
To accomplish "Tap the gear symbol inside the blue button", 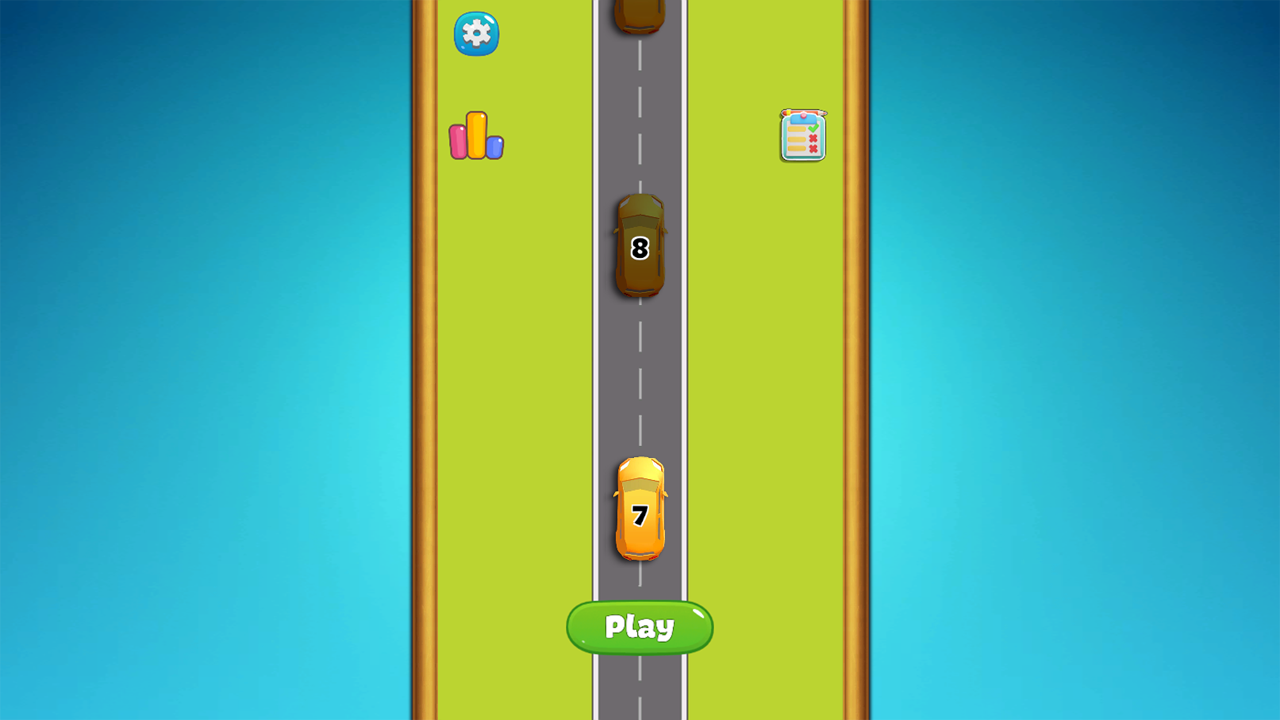I will point(476,33).
